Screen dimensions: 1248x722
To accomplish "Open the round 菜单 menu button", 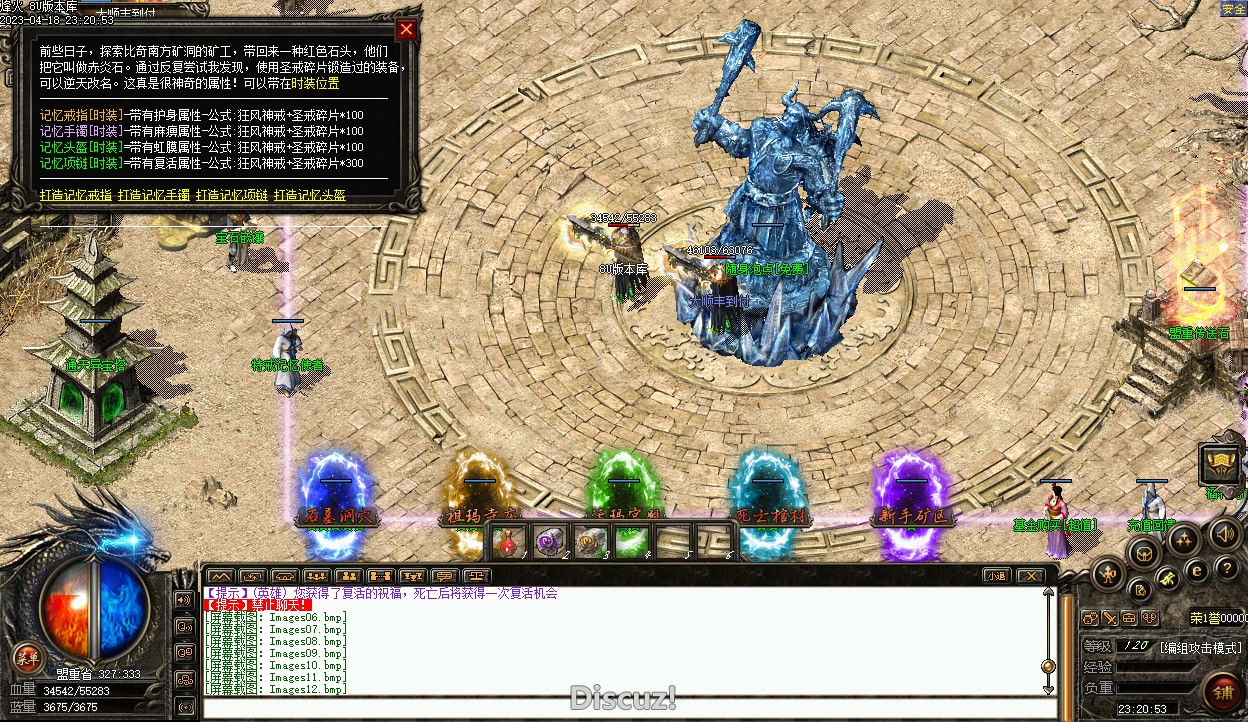I will coord(26,658).
